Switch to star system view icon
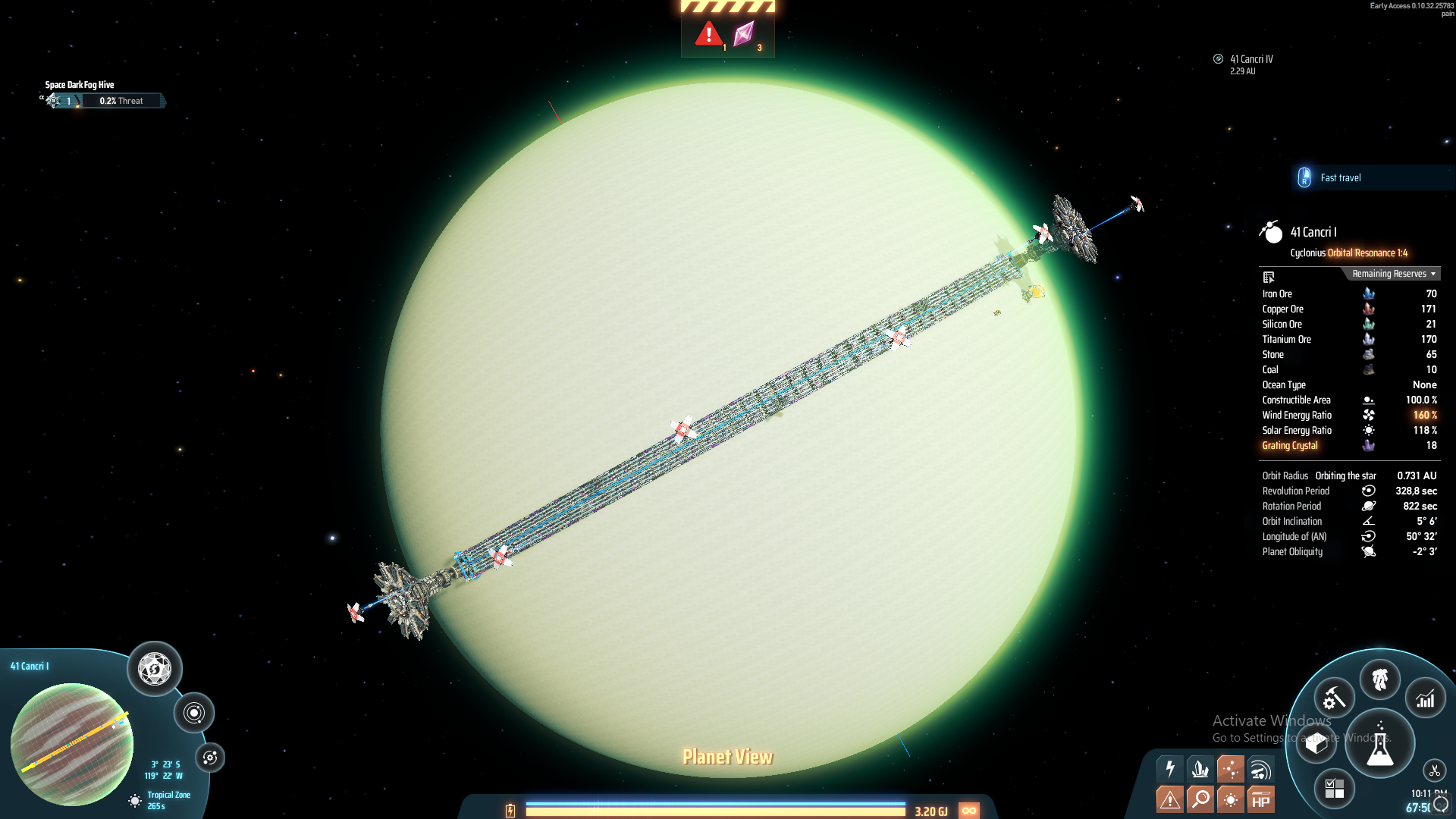Screen dimensions: 1456x819 tap(195, 711)
